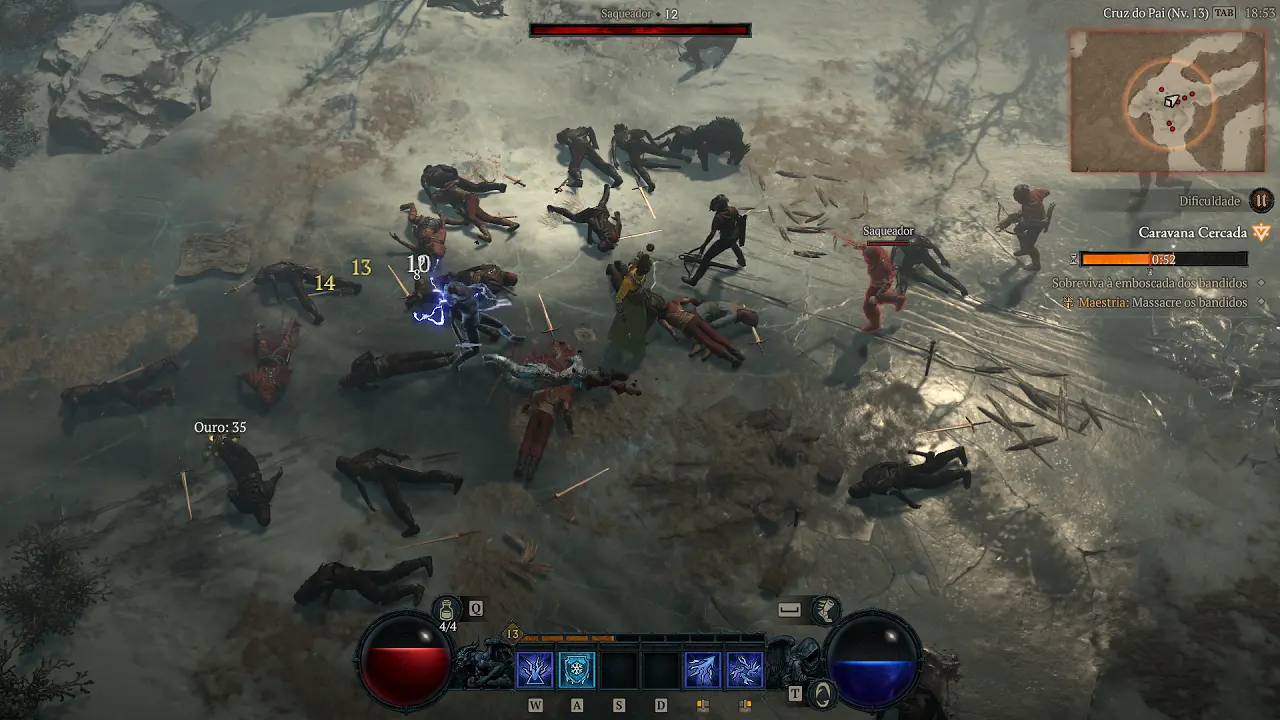The width and height of the screenshot is (1280, 720).
Task: Click the hourglass icon beside the event timer
Action: pyautogui.click(x=1072, y=260)
